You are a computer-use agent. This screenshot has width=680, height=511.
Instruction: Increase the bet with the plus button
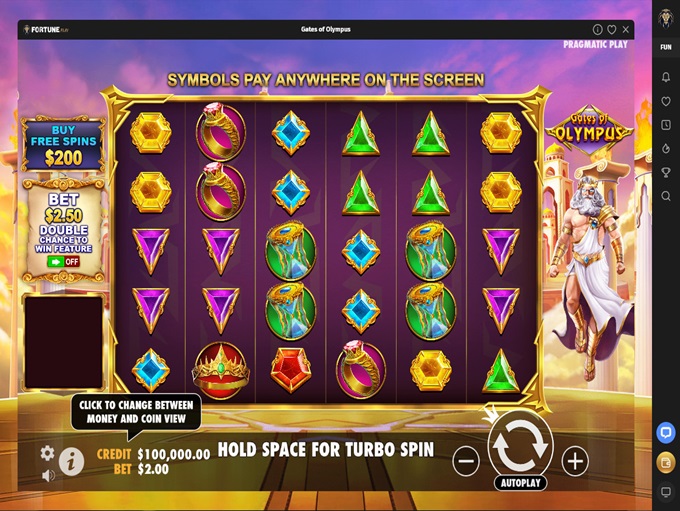pyautogui.click(x=574, y=461)
